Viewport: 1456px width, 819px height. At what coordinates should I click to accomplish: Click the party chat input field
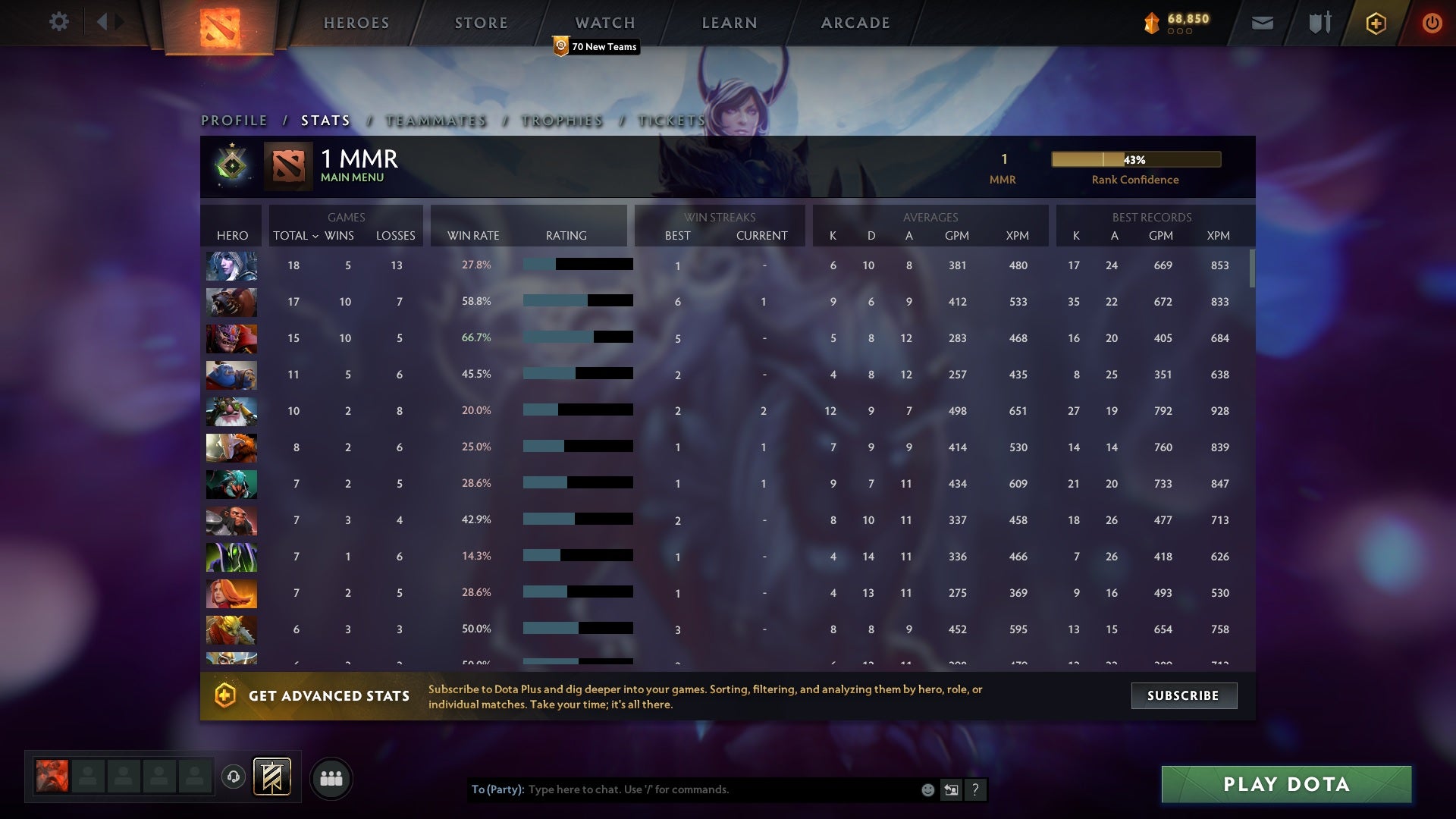click(682, 789)
